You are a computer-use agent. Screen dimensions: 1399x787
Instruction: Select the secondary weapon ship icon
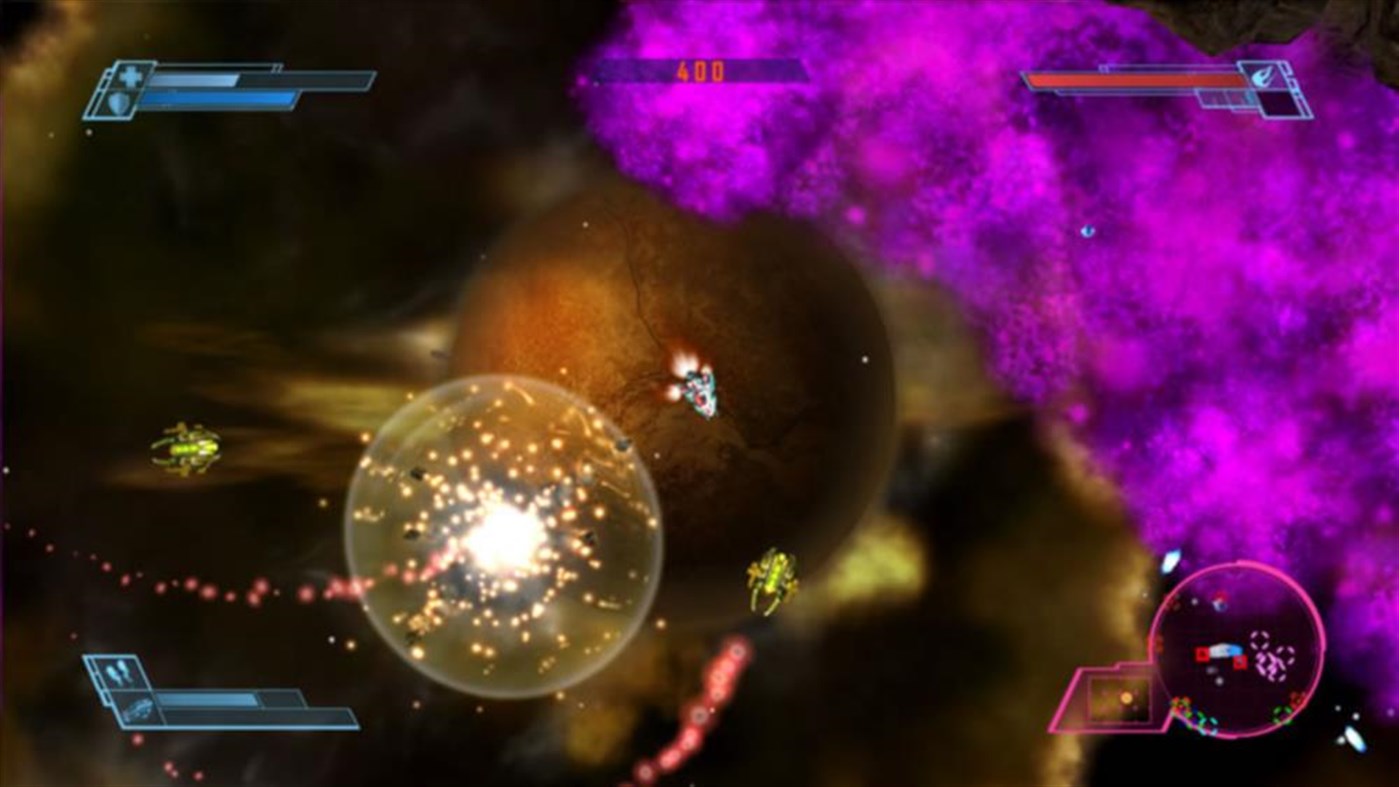tap(137, 712)
